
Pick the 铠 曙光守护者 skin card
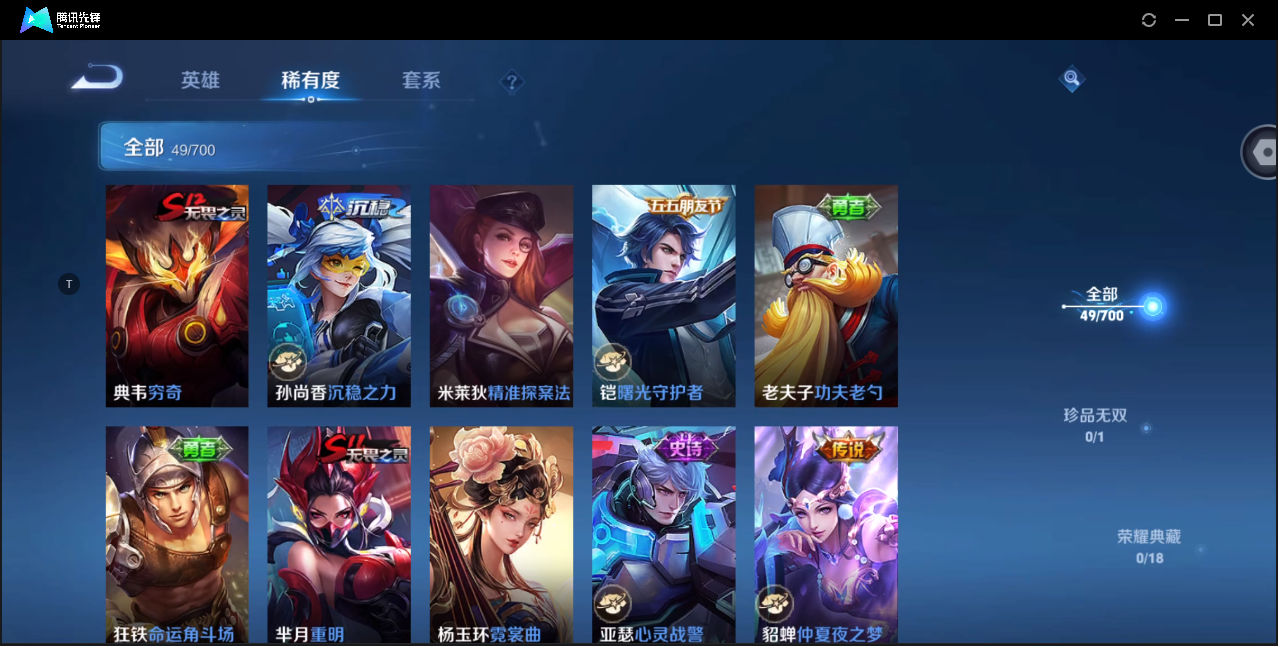(663, 295)
